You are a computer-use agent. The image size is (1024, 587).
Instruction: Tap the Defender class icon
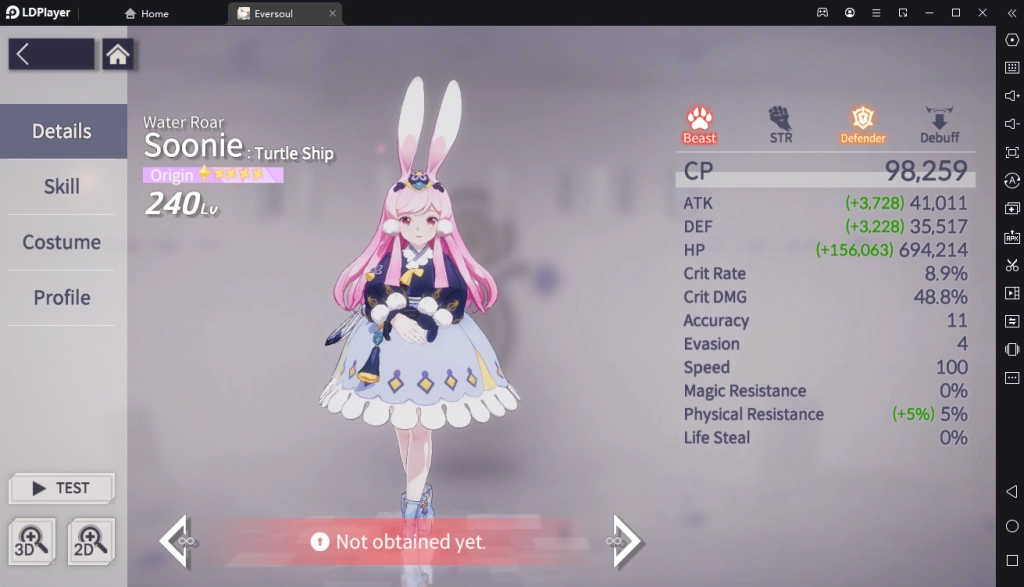coord(862,124)
